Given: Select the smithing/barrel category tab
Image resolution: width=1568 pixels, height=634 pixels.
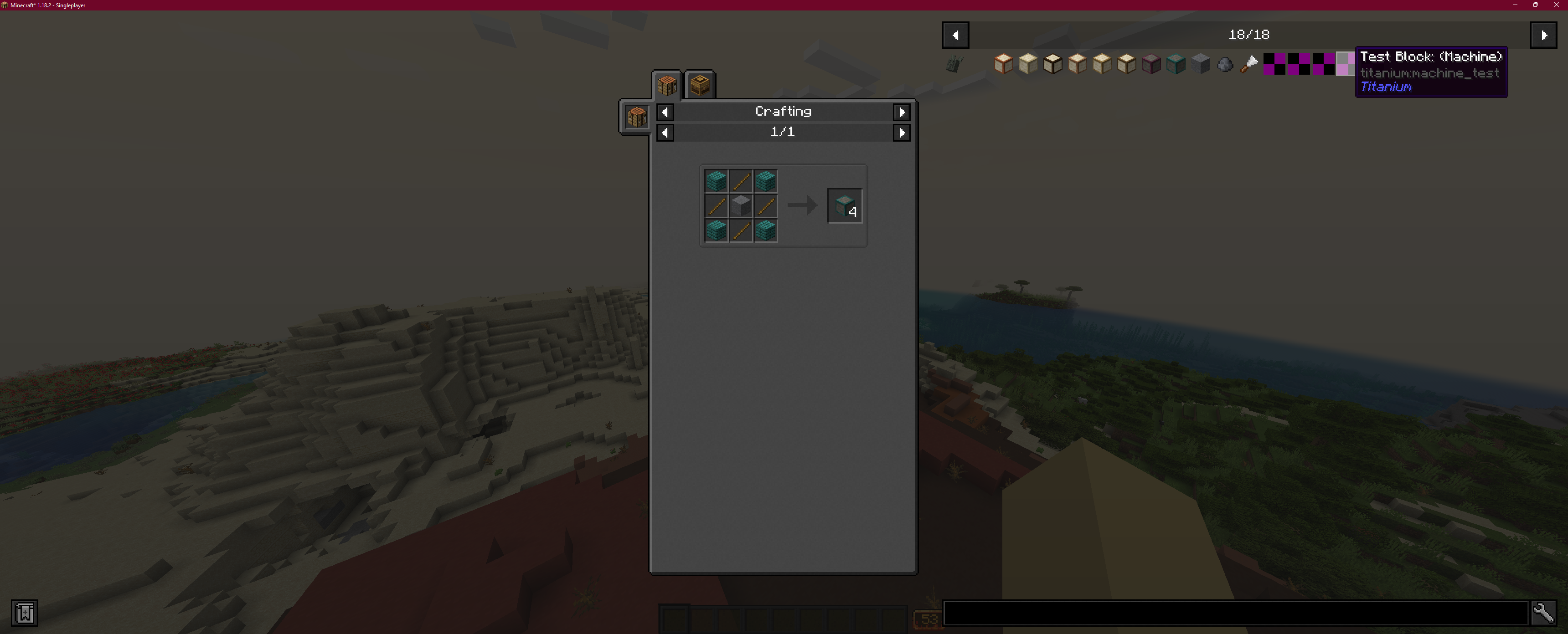Looking at the screenshot, I should point(700,85).
